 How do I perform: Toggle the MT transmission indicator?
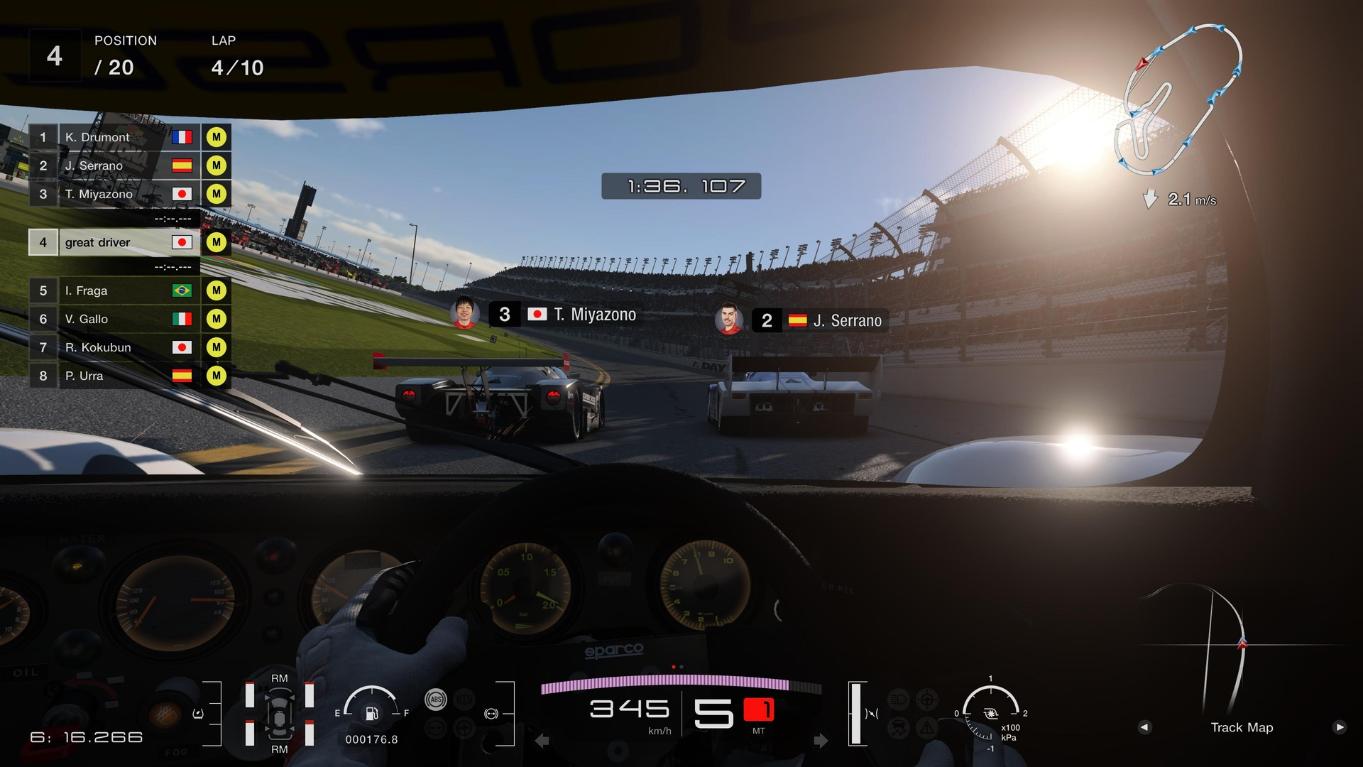pos(758,731)
